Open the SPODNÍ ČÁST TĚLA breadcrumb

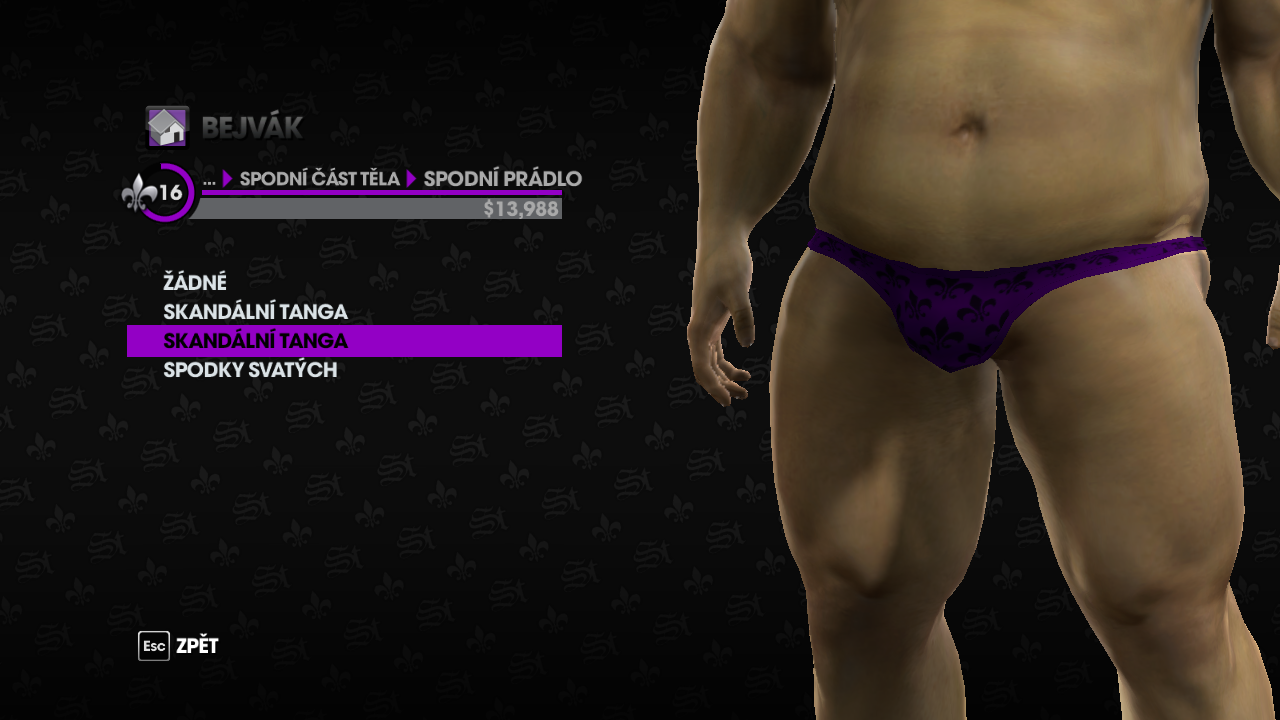[319, 179]
